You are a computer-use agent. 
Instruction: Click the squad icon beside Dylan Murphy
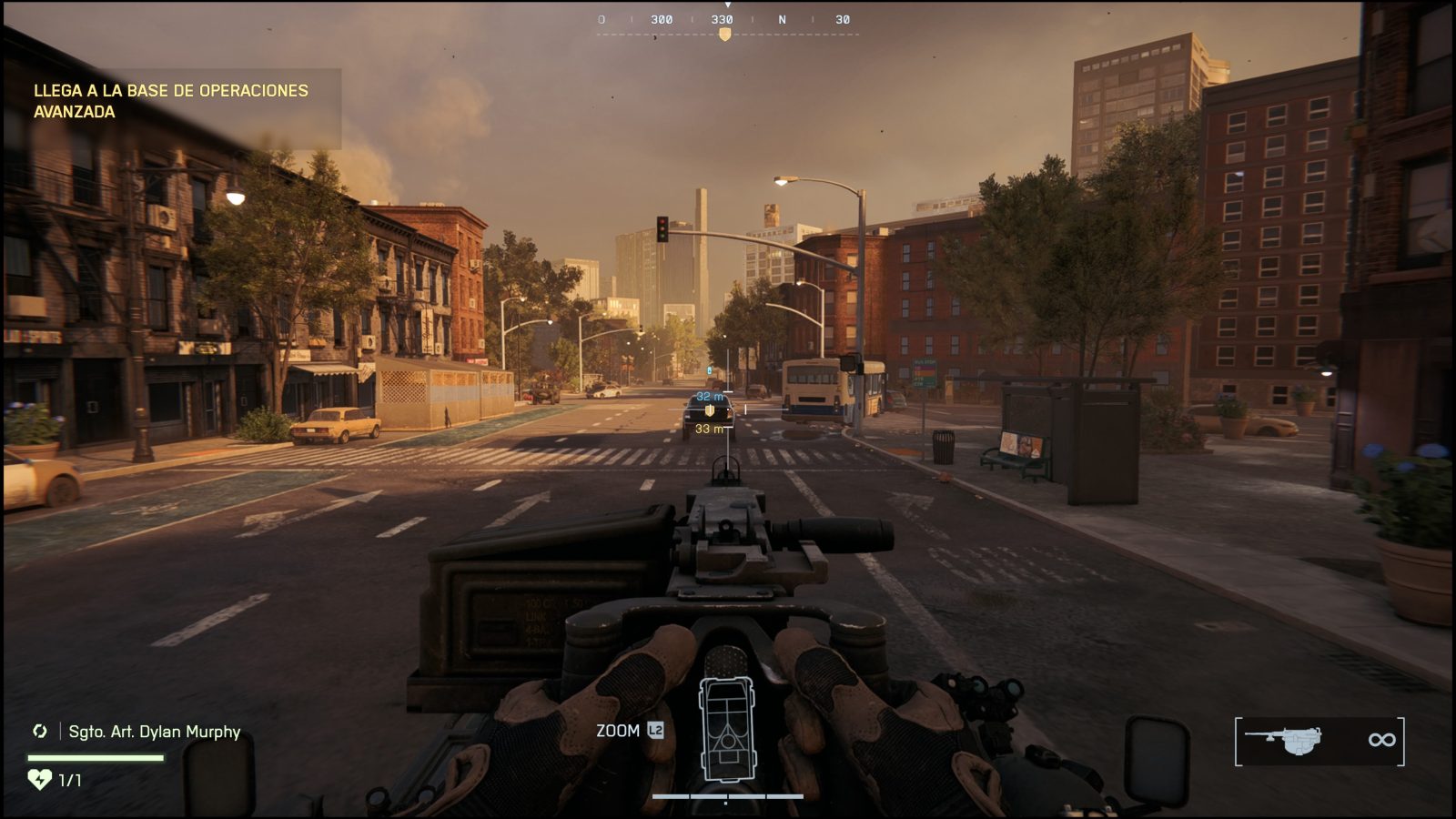(x=40, y=731)
